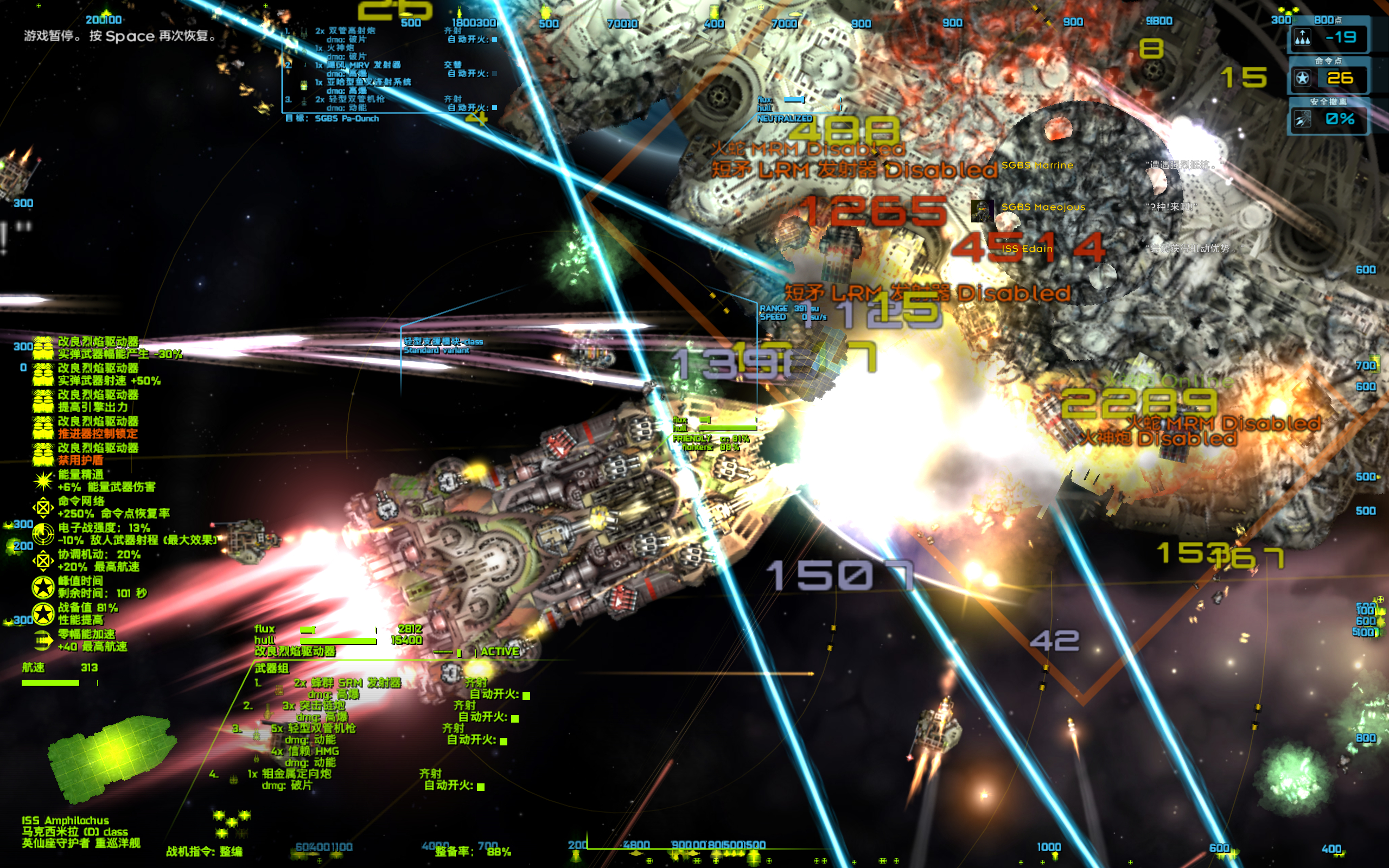Click the 能量精通 status icon
This screenshot has width=1389, height=868.
click(x=43, y=481)
